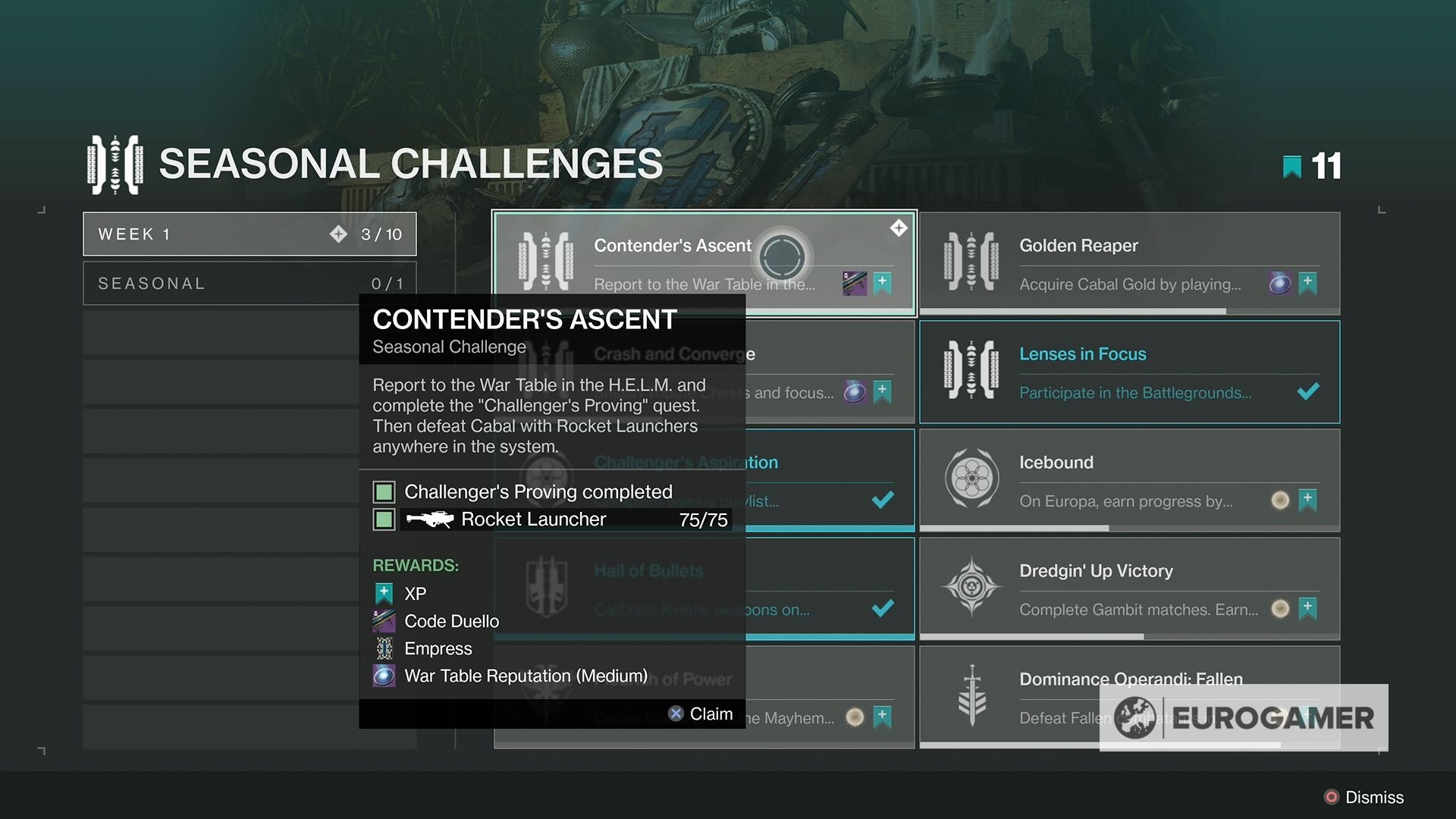The height and width of the screenshot is (819, 1456).
Task: Click the bookmark counter showing 11
Action: 1312,165
